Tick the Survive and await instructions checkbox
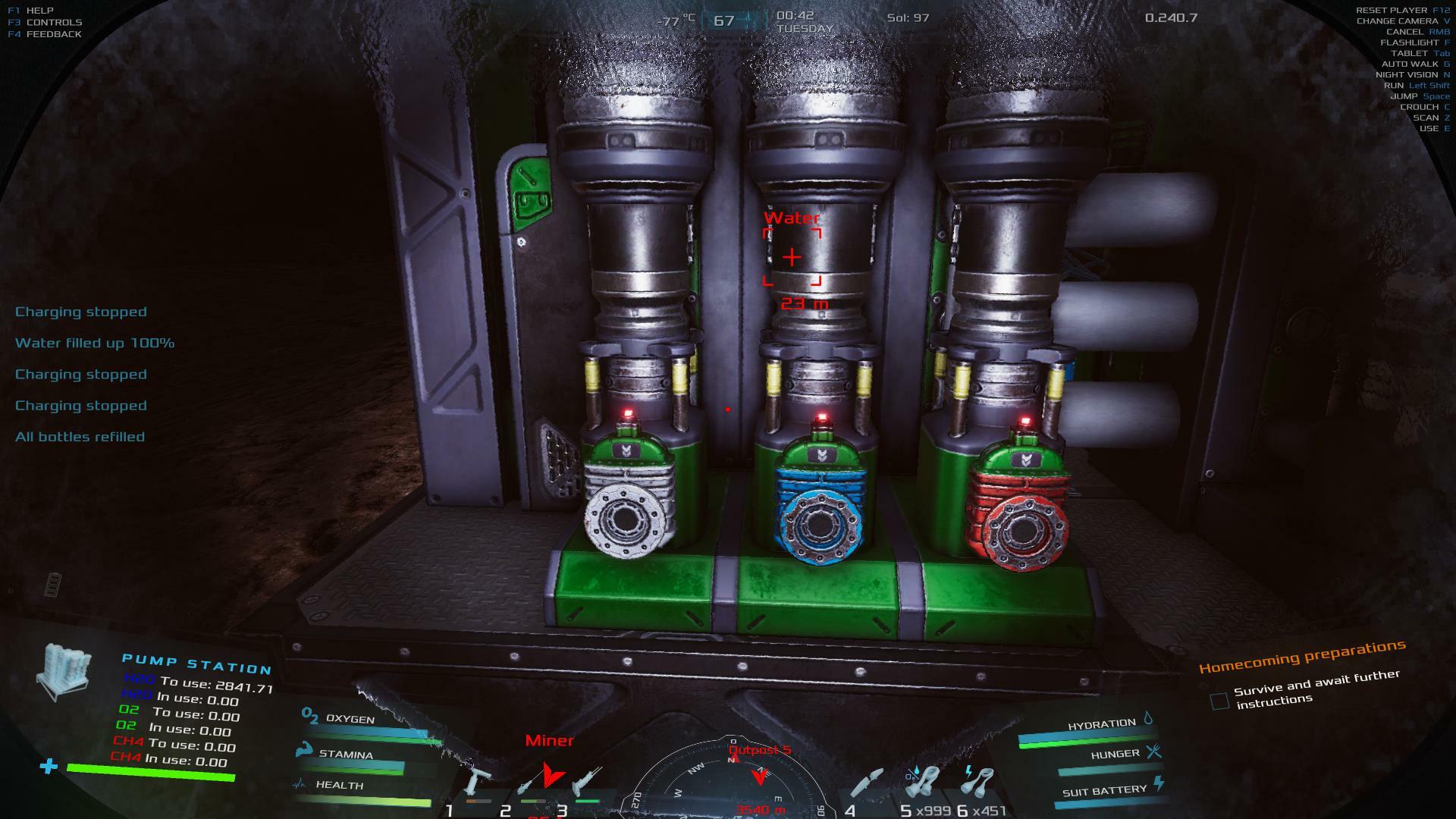 1219,701
